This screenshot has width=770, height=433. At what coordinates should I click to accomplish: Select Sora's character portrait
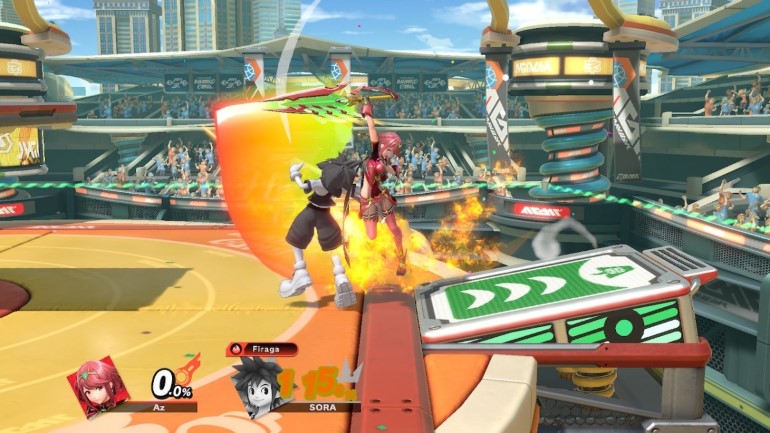[254, 383]
